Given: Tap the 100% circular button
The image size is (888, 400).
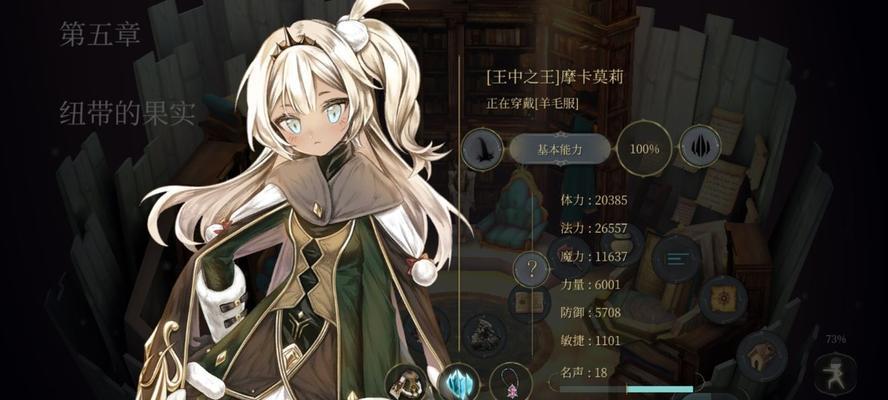Looking at the screenshot, I should tap(644, 149).
